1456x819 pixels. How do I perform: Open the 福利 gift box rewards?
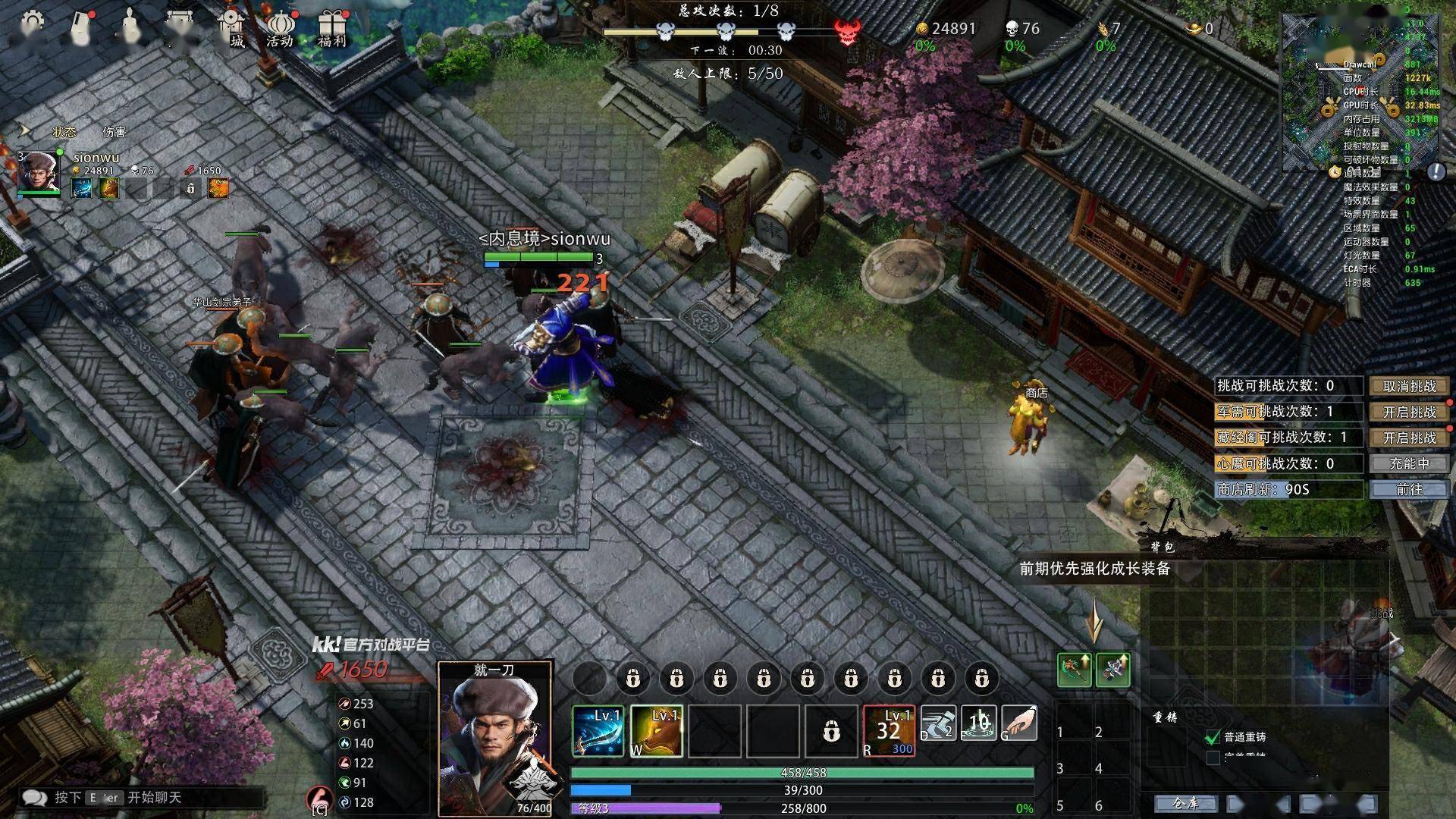tap(331, 29)
